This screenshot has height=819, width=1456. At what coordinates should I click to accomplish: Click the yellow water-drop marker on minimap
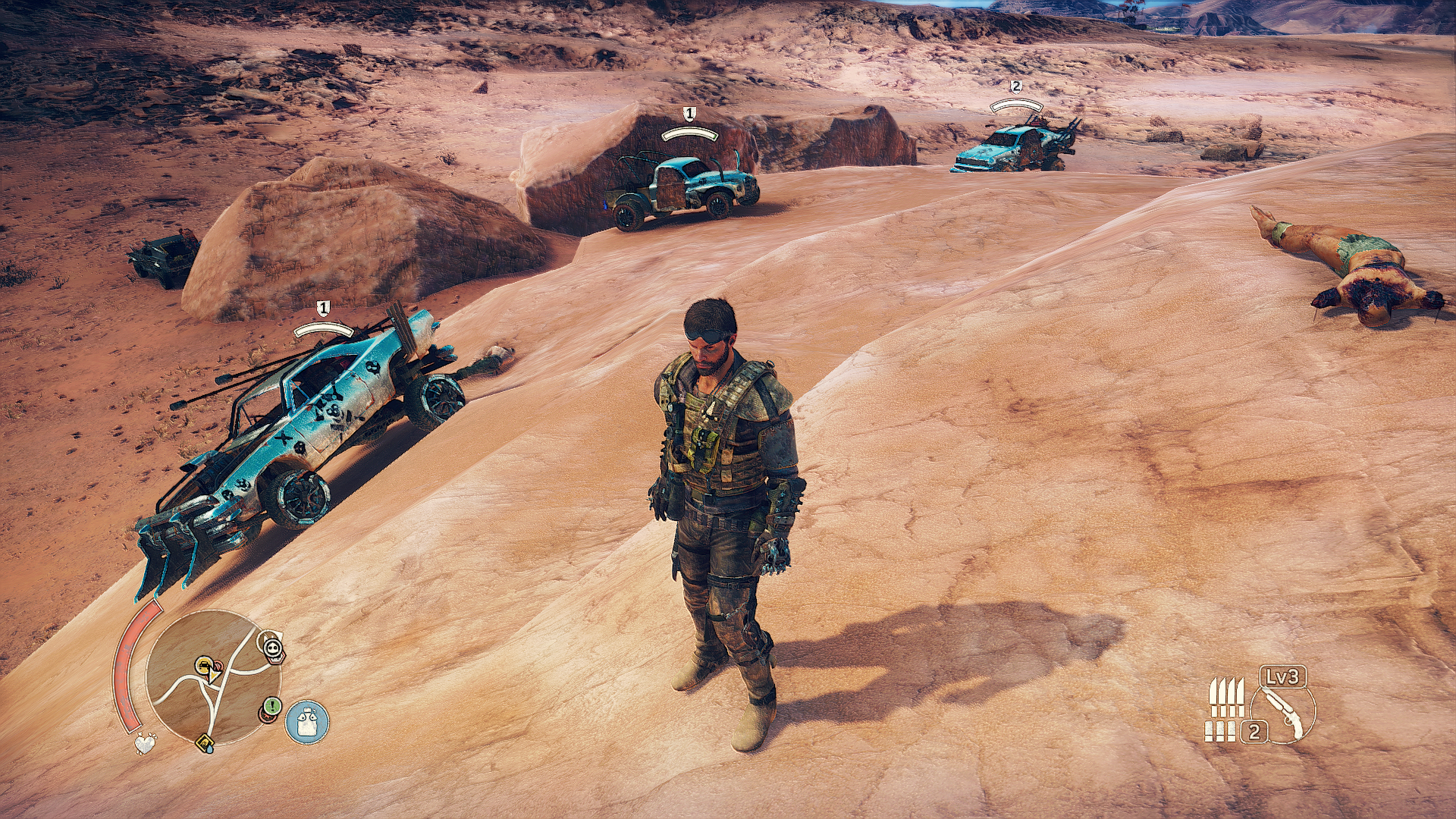(x=206, y=742)
